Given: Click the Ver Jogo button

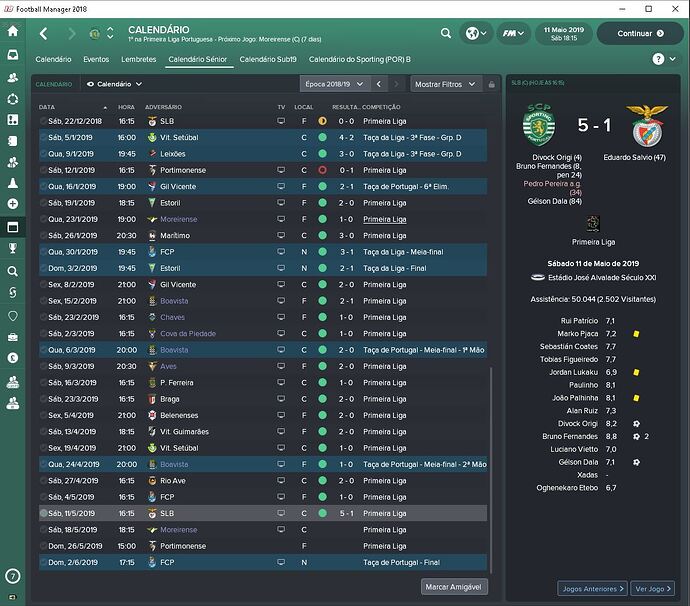Looking at the screenshot, I should pyautogui.click(x=655, y=589).
